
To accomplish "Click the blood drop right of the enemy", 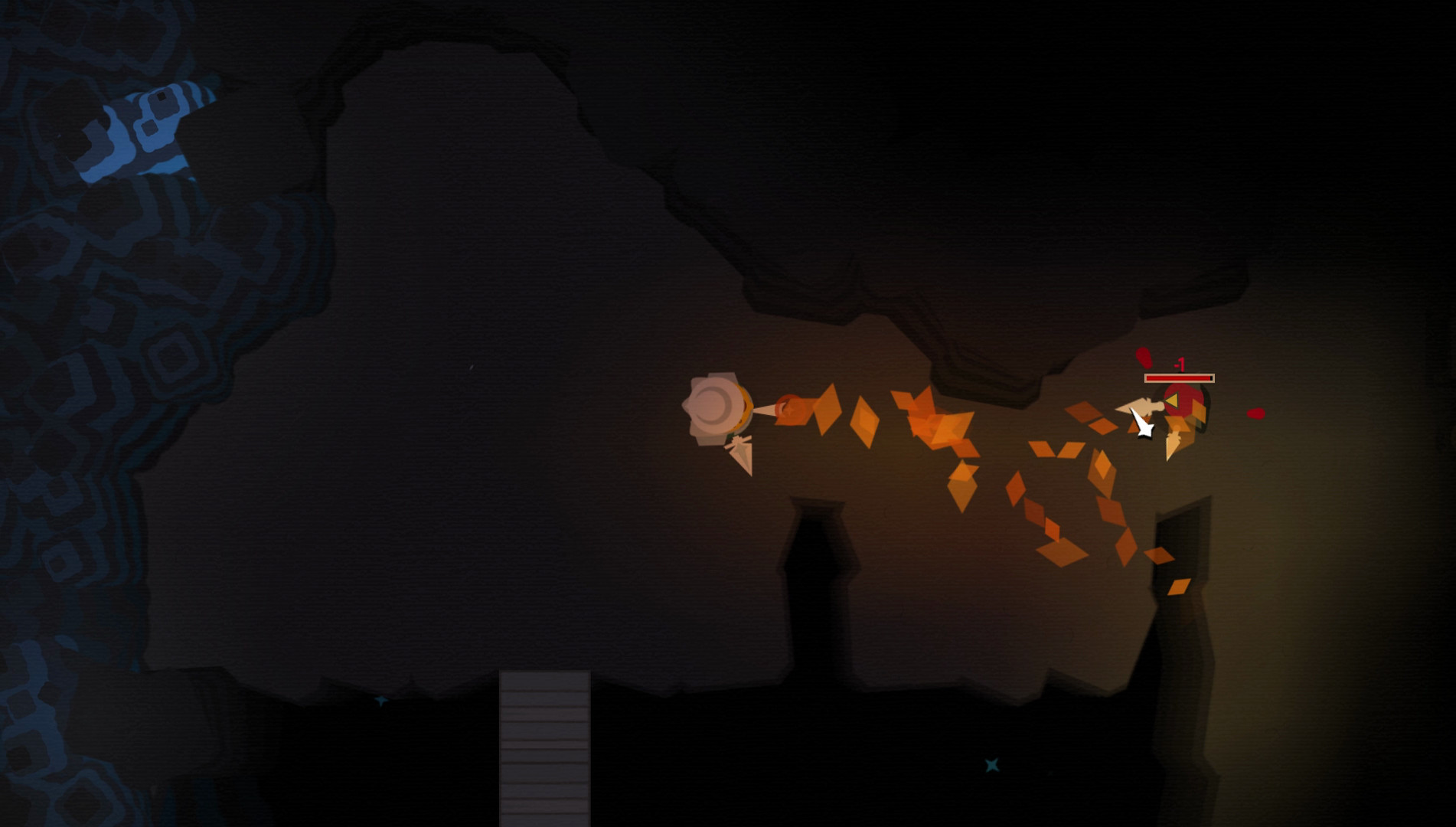I will pyautogui.click(x=1256, y=414).
